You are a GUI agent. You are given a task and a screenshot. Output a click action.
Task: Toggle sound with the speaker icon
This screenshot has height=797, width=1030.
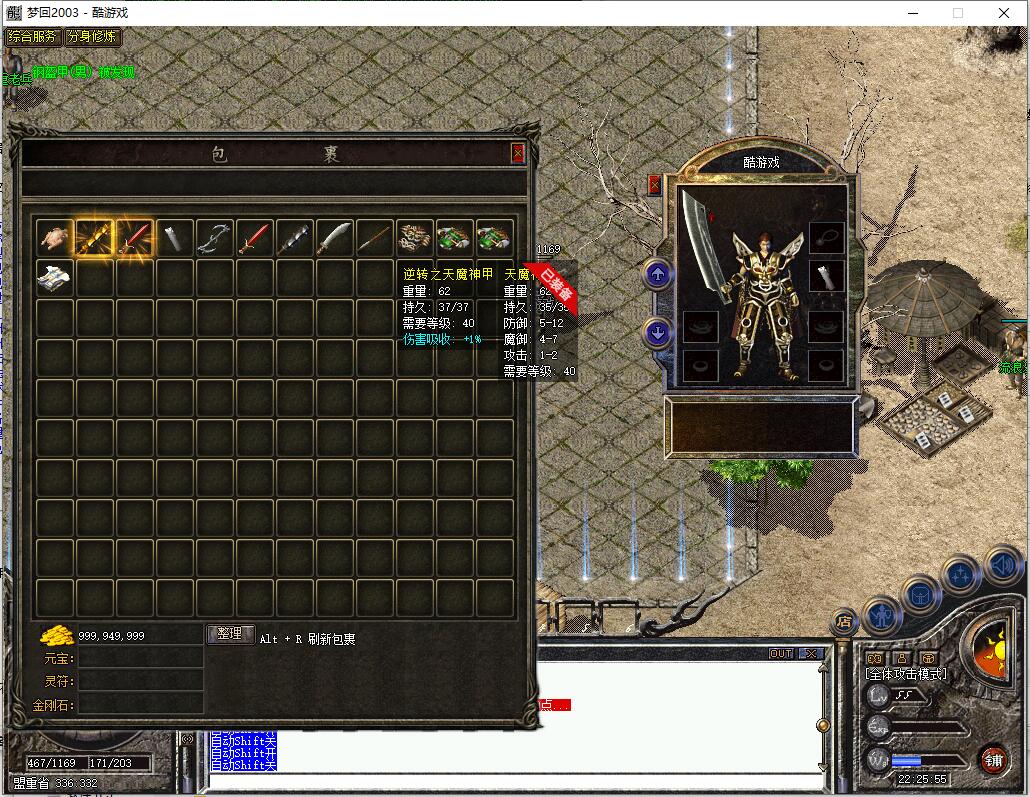(1003, 565)
